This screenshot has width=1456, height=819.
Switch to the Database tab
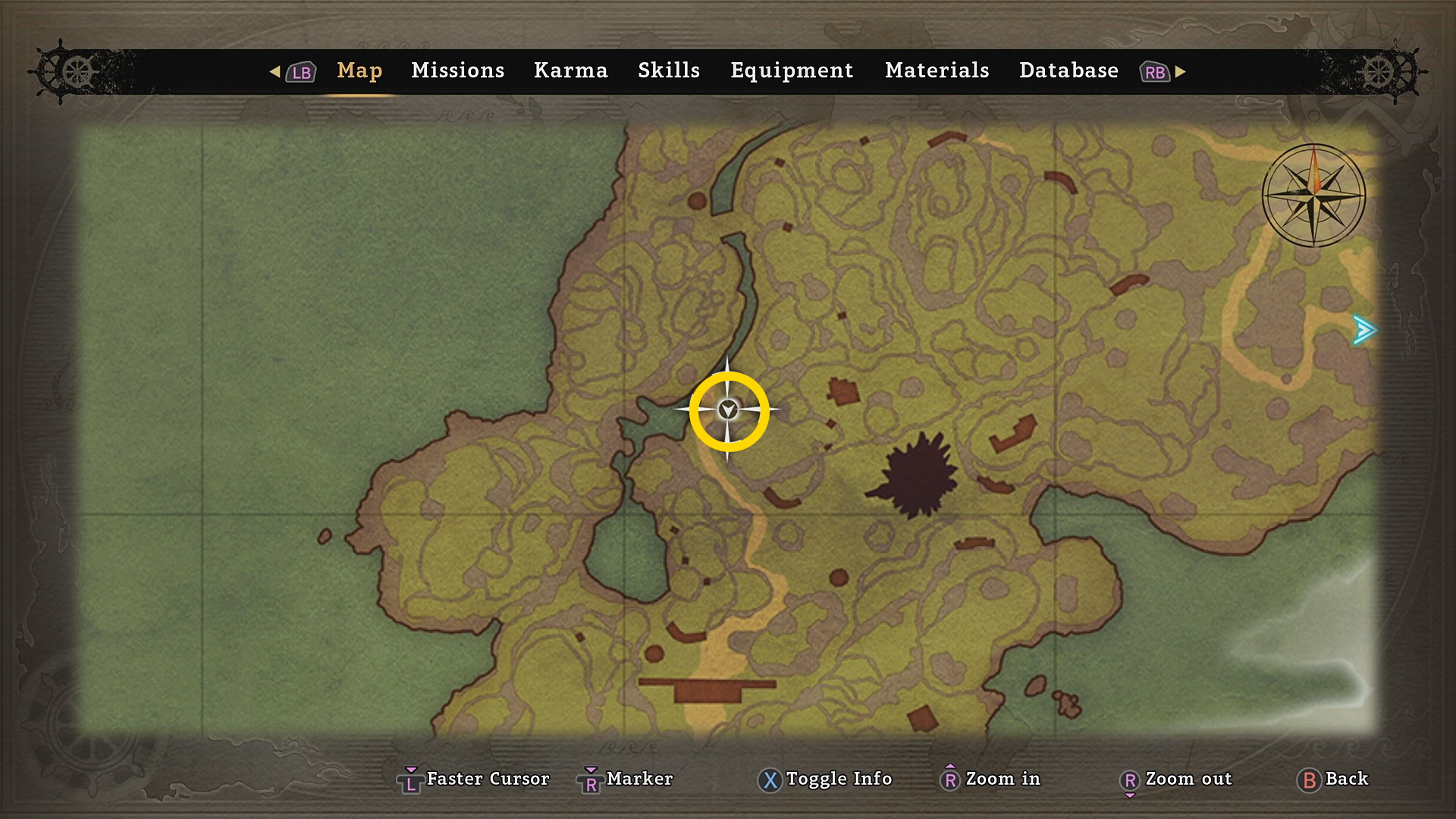[x=1068, y=71]
